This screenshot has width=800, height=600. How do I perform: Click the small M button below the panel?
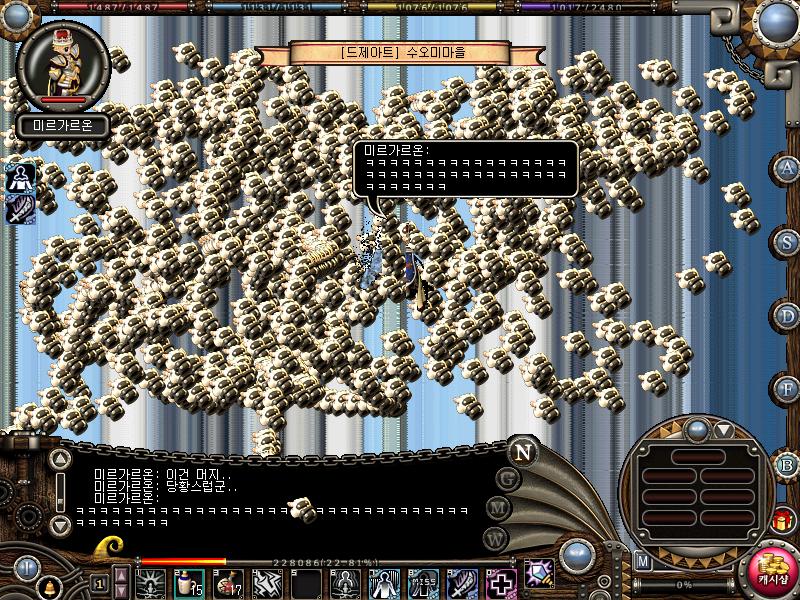[643, 561]
